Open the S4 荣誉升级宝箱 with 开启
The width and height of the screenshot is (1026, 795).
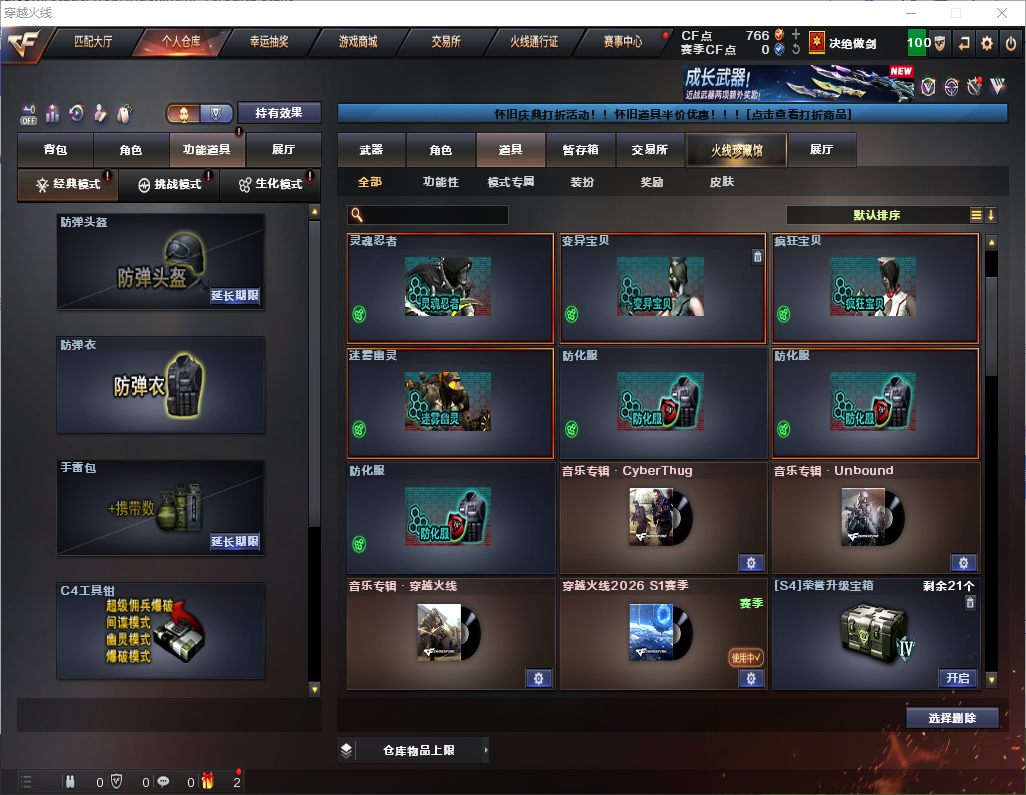point(958,678)
